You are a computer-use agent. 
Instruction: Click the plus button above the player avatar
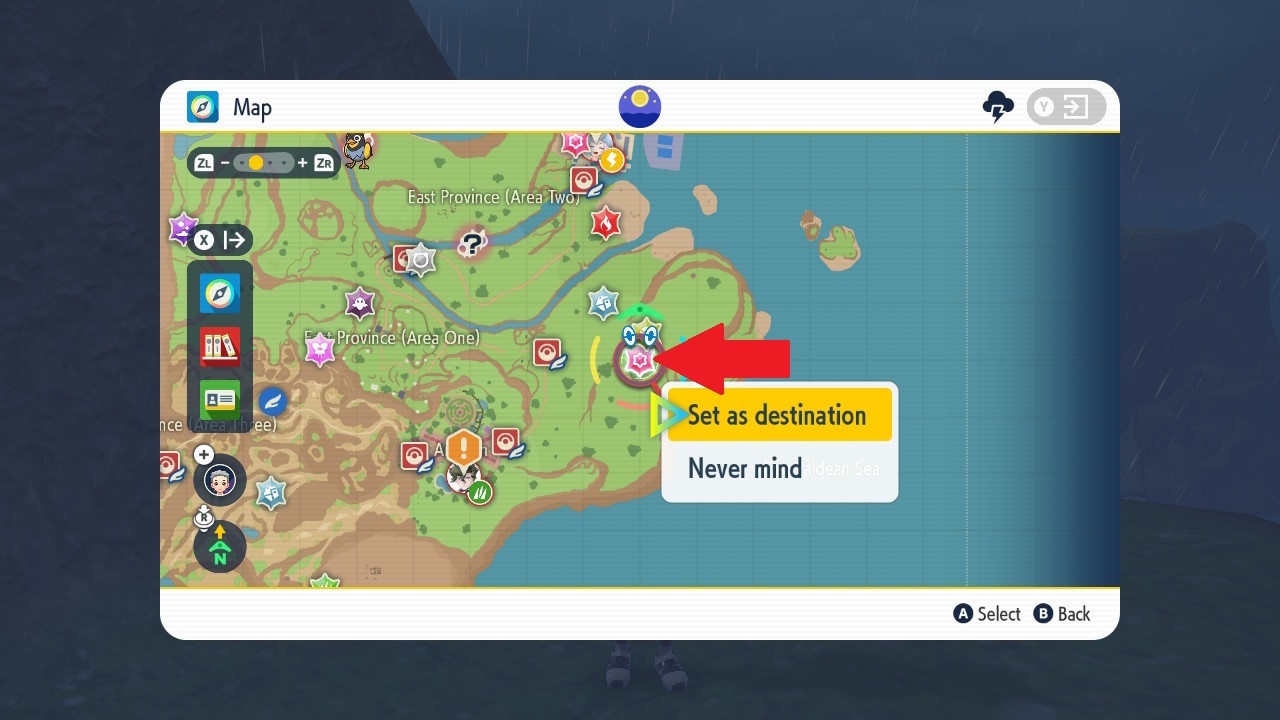pyautogui.click(x=203, y=454)
